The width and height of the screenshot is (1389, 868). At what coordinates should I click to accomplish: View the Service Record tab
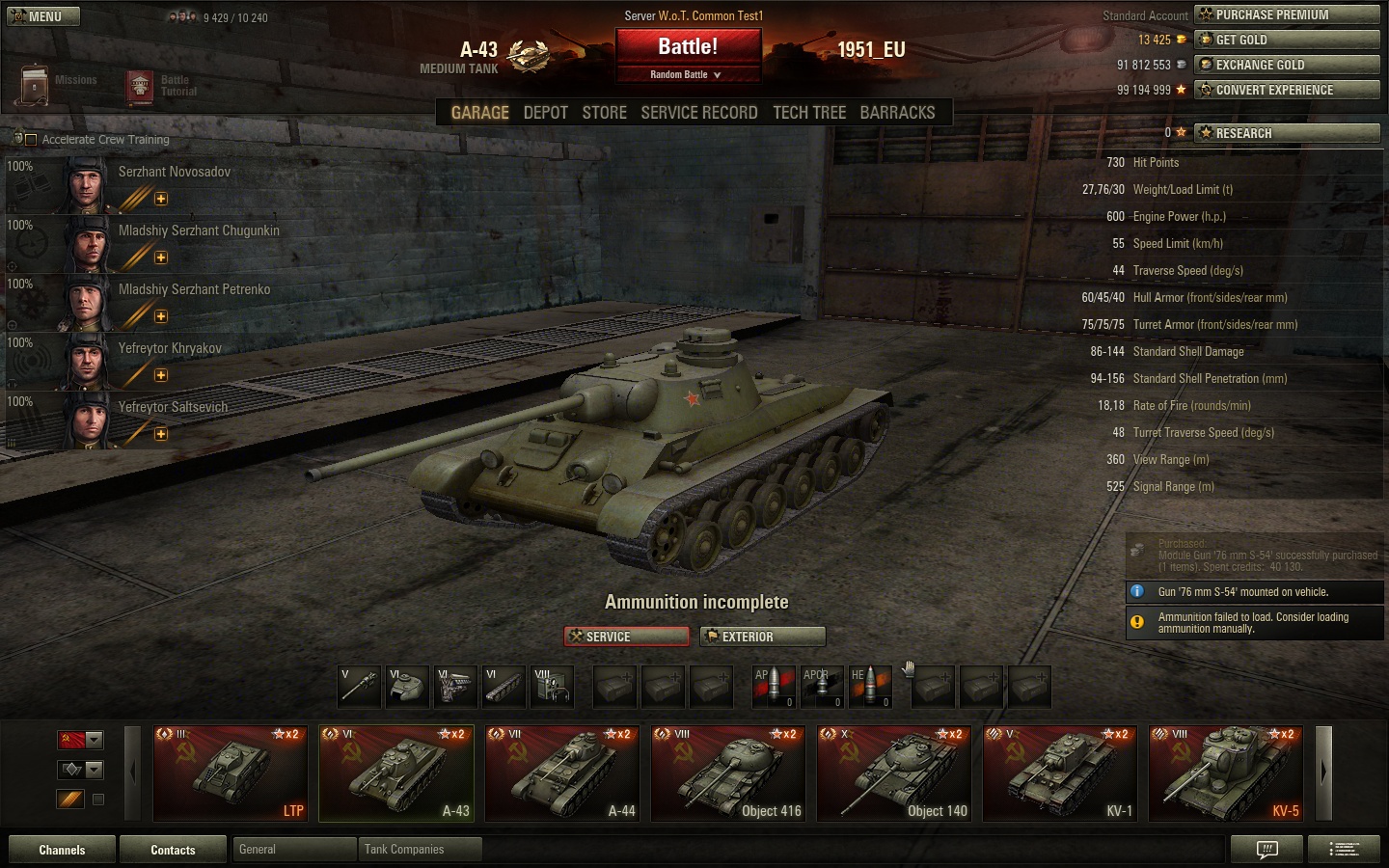point(698,113)
